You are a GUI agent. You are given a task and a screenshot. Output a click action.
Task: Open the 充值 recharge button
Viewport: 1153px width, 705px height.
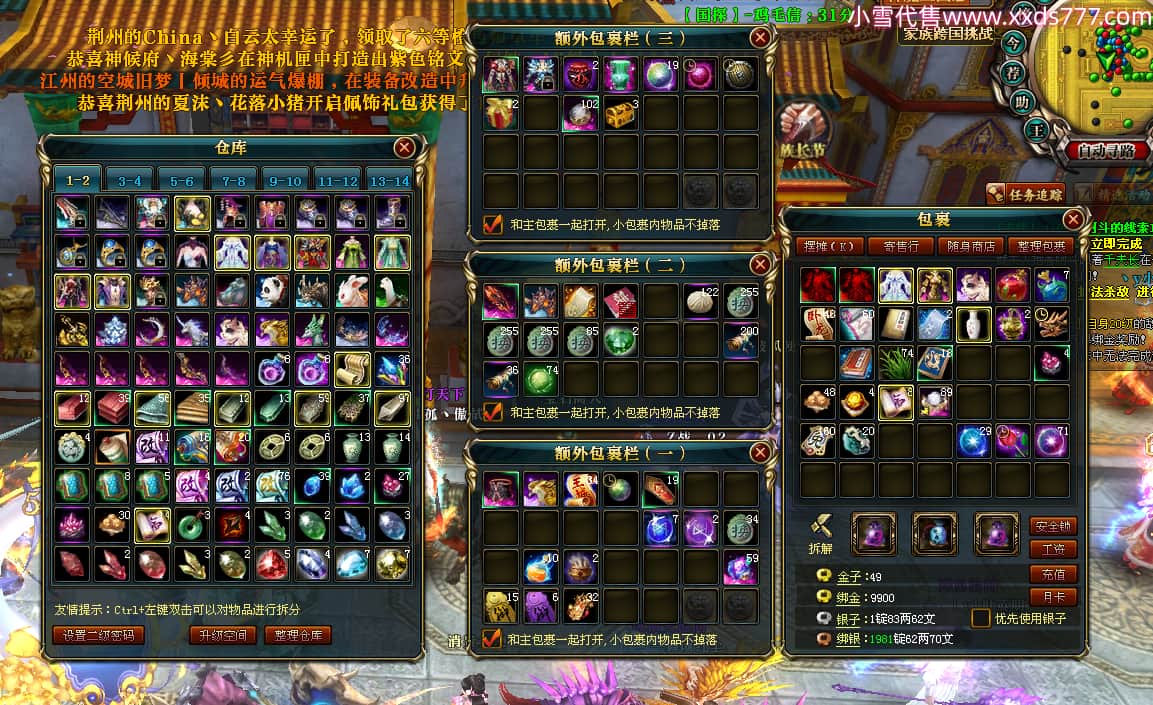pos(1053,573)
